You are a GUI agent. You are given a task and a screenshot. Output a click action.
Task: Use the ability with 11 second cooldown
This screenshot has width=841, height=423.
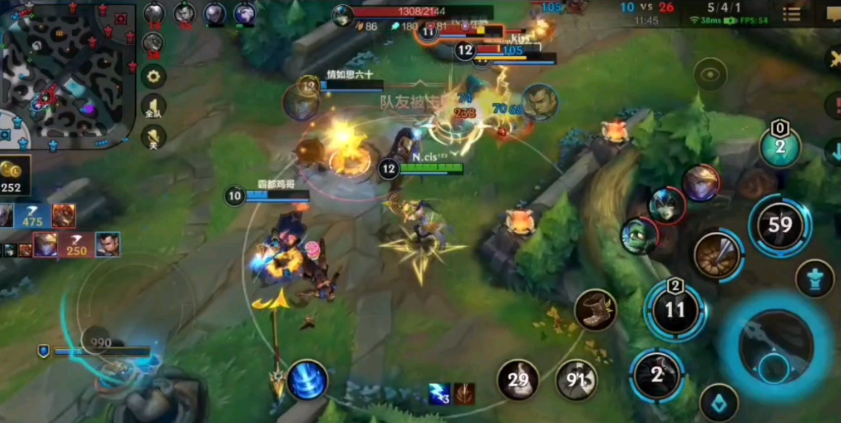675,309
